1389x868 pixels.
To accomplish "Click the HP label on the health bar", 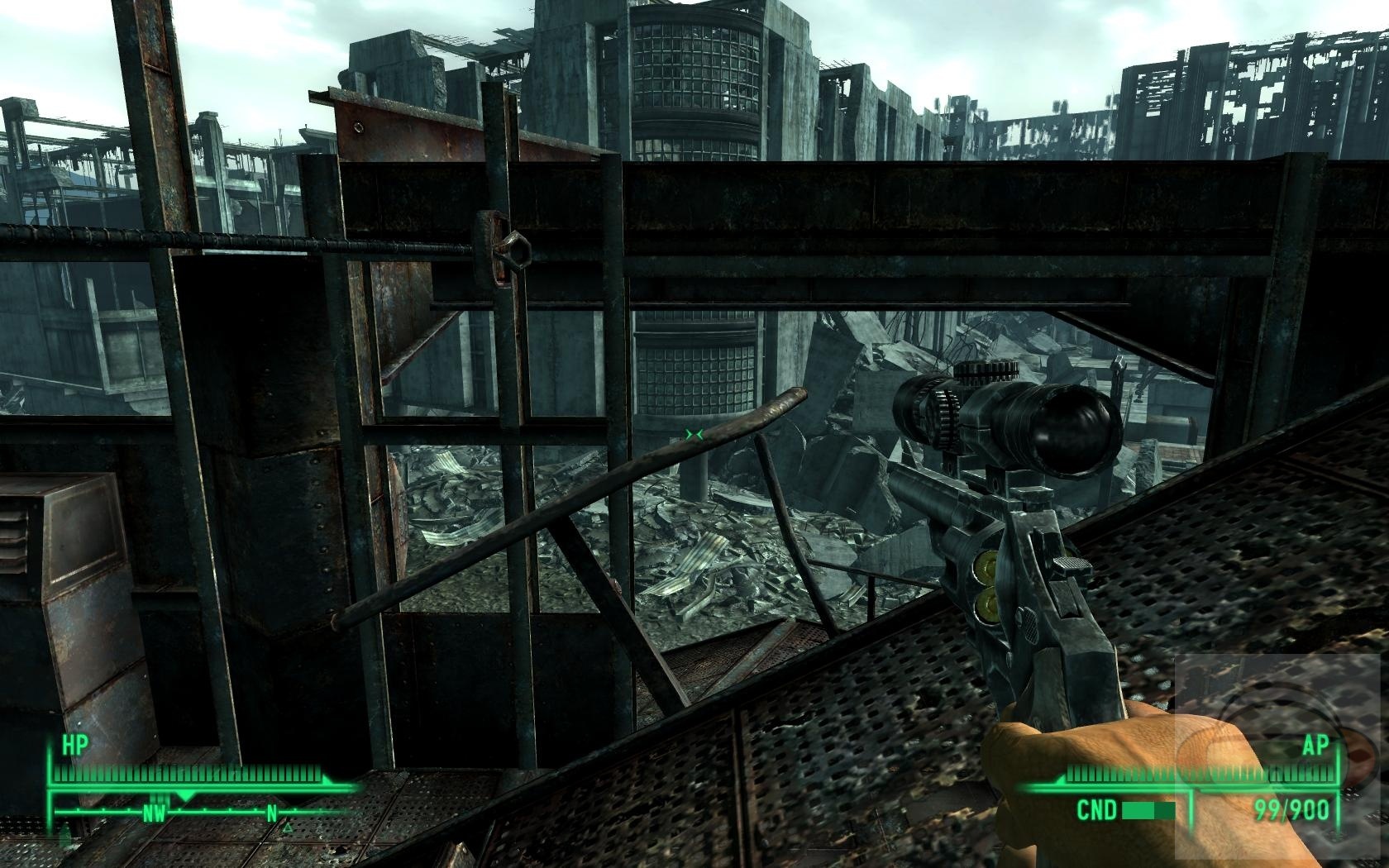I will pos(74,744).
